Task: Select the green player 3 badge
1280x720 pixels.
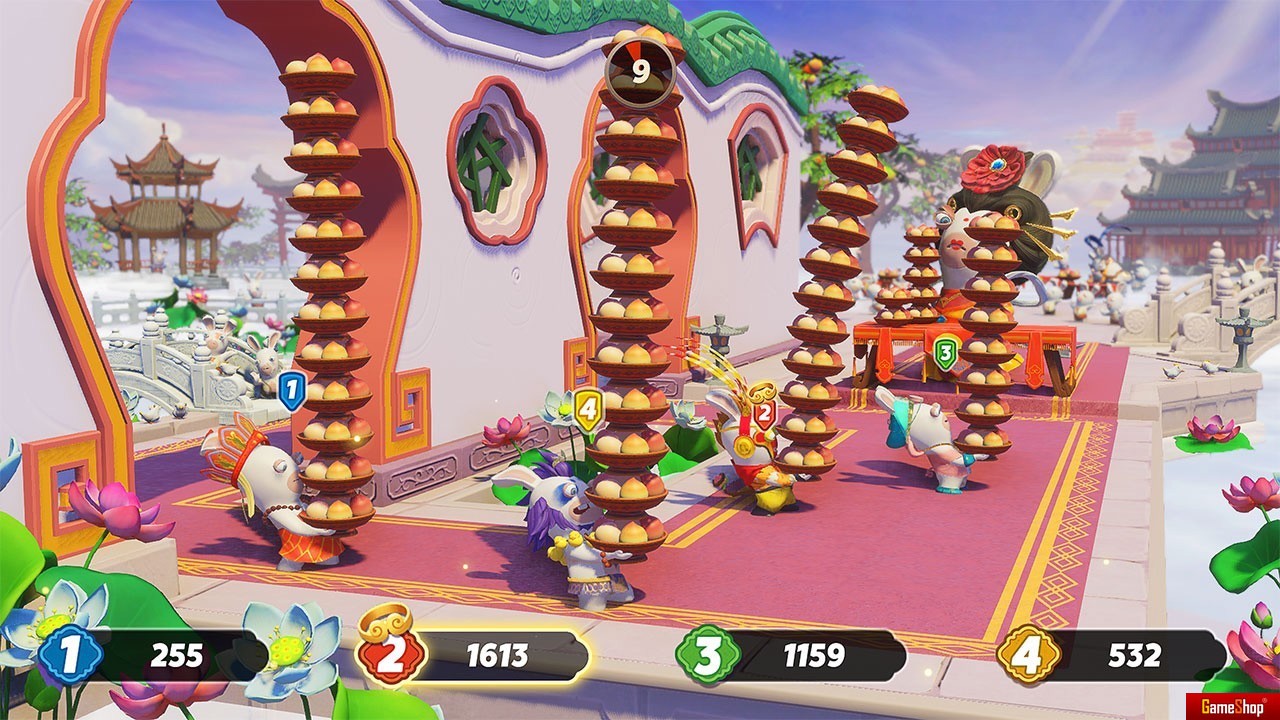Action: [708, 655]
